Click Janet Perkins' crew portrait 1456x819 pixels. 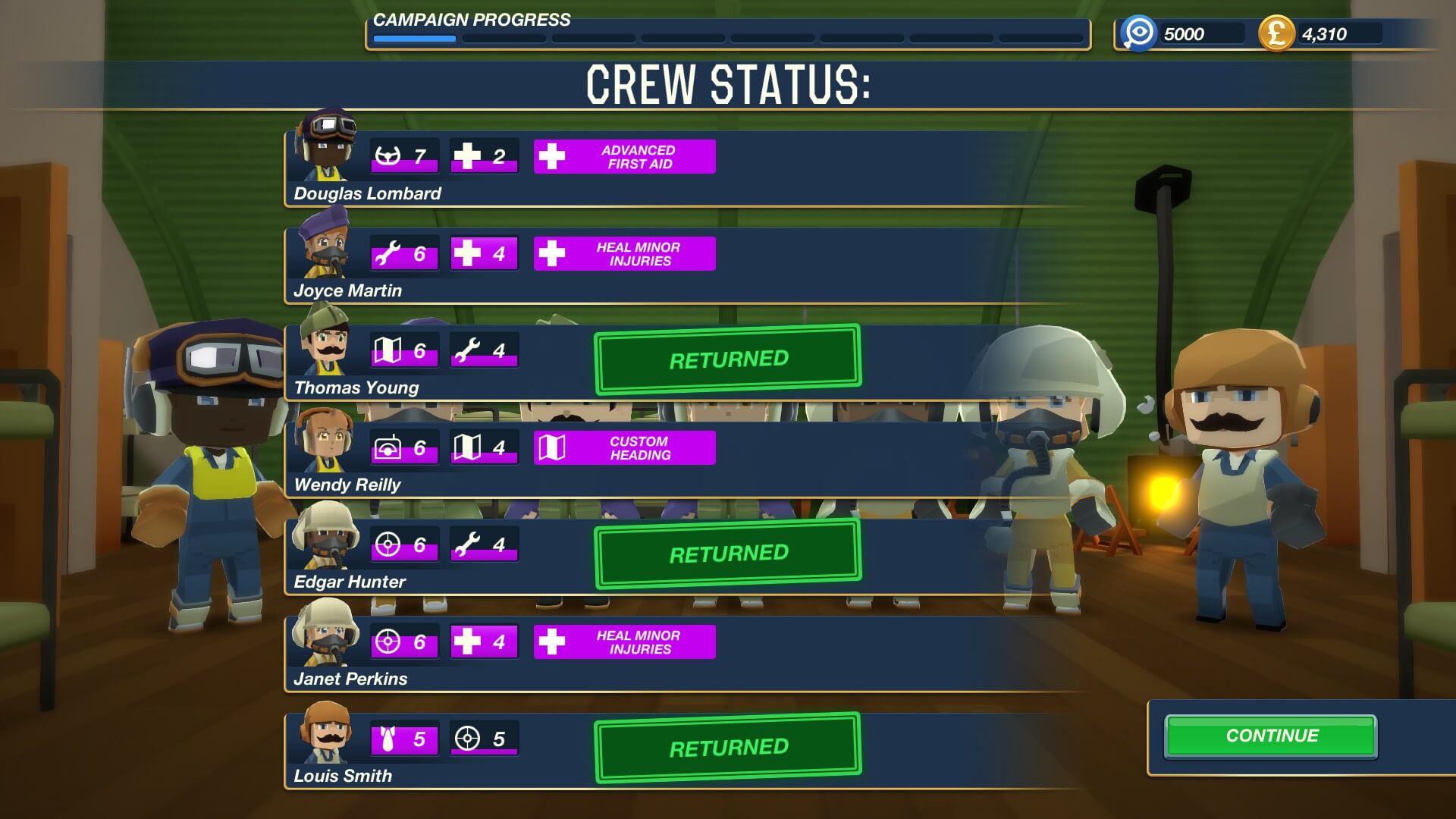(327, 634)
